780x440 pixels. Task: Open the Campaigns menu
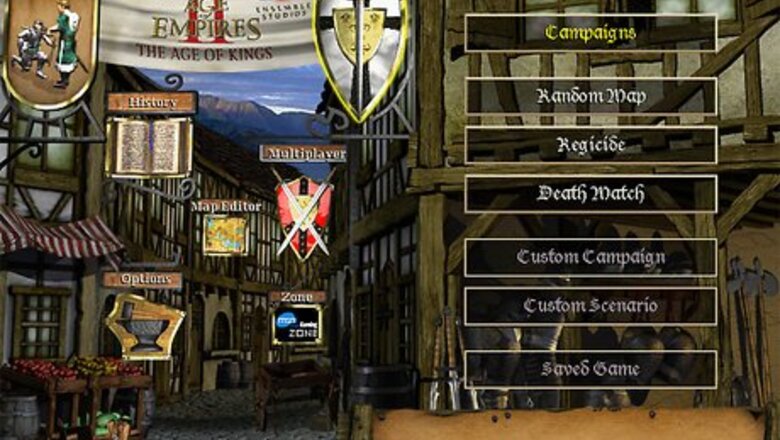(x=590, y=33)
